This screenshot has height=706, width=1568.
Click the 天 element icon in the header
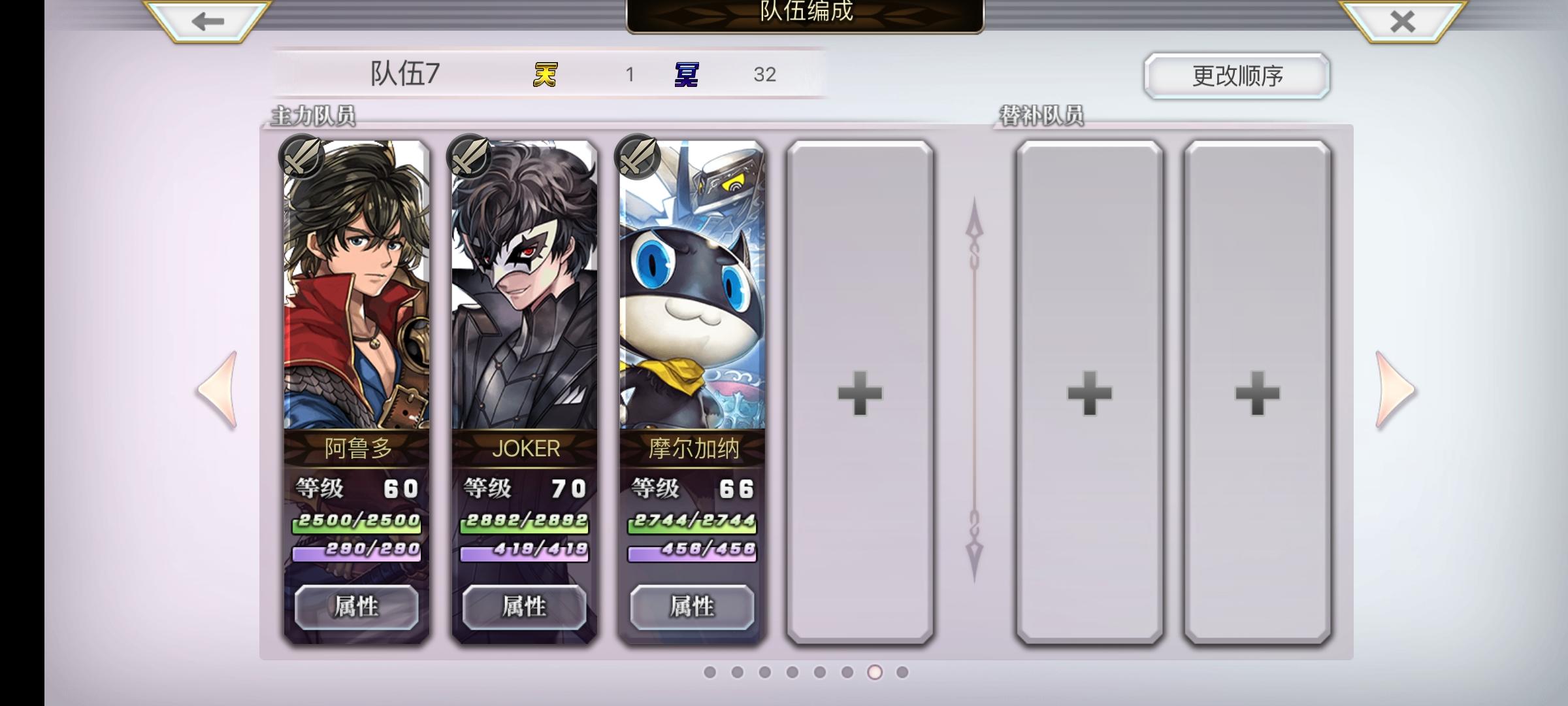pyautogui.click(x=547, y=75)
